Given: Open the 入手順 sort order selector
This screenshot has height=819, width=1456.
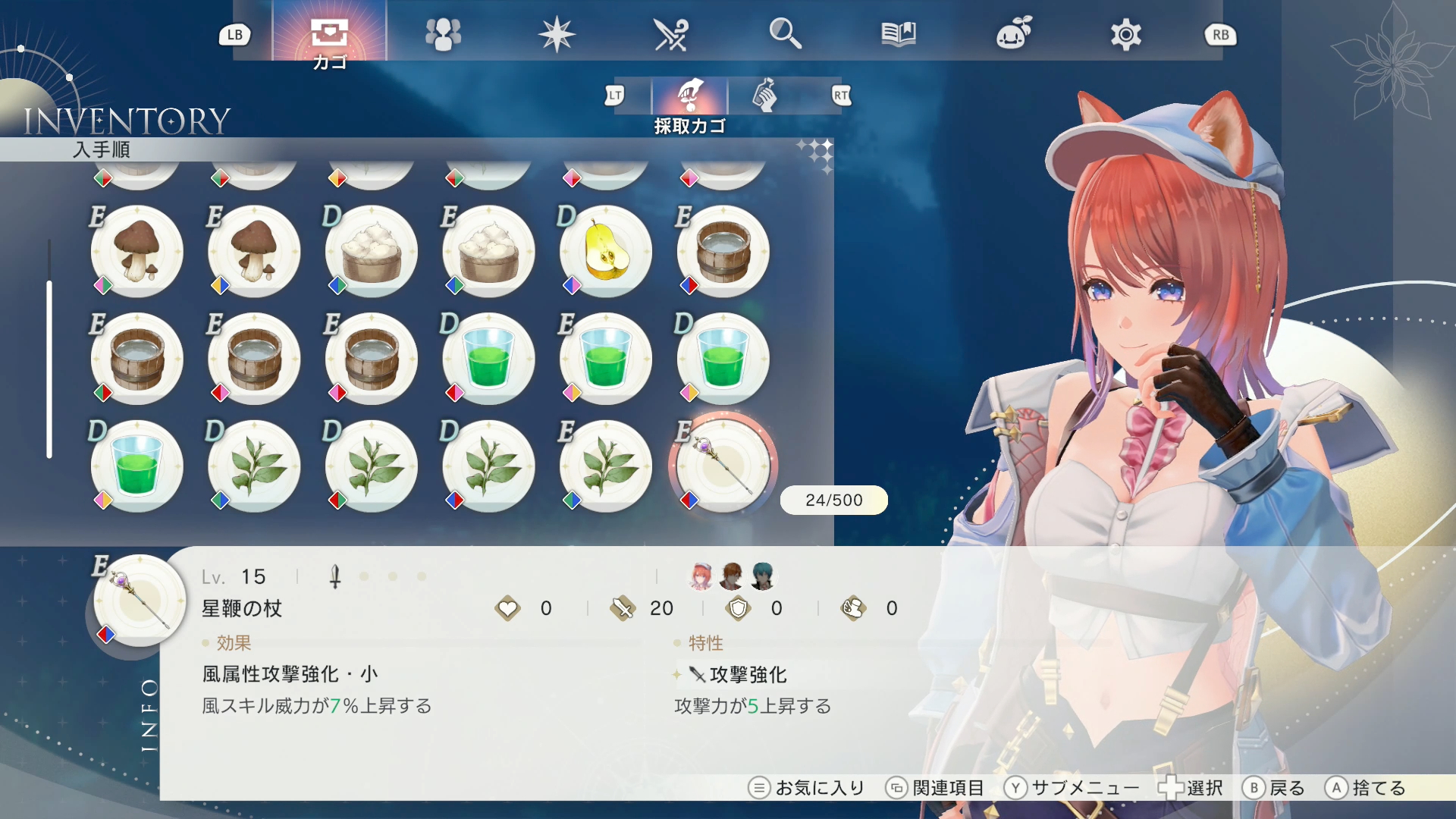Looking at the screenshot, I should point(102,150).
